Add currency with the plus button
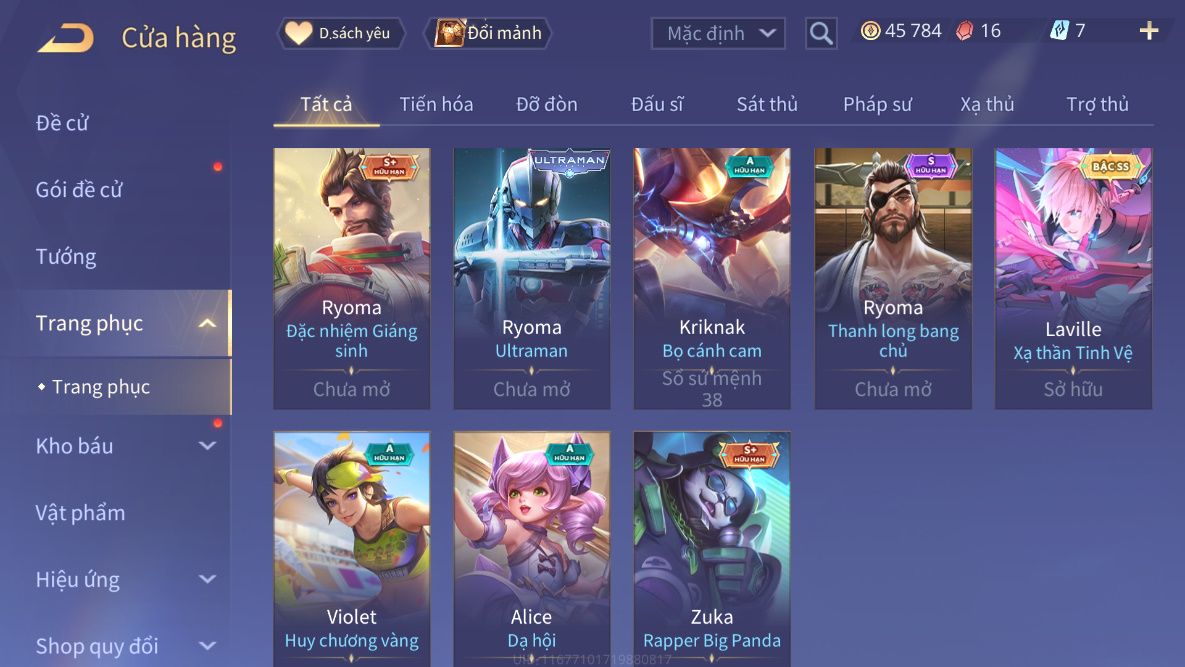The height and width of the screenshot is (667, 1185). 1149,31
